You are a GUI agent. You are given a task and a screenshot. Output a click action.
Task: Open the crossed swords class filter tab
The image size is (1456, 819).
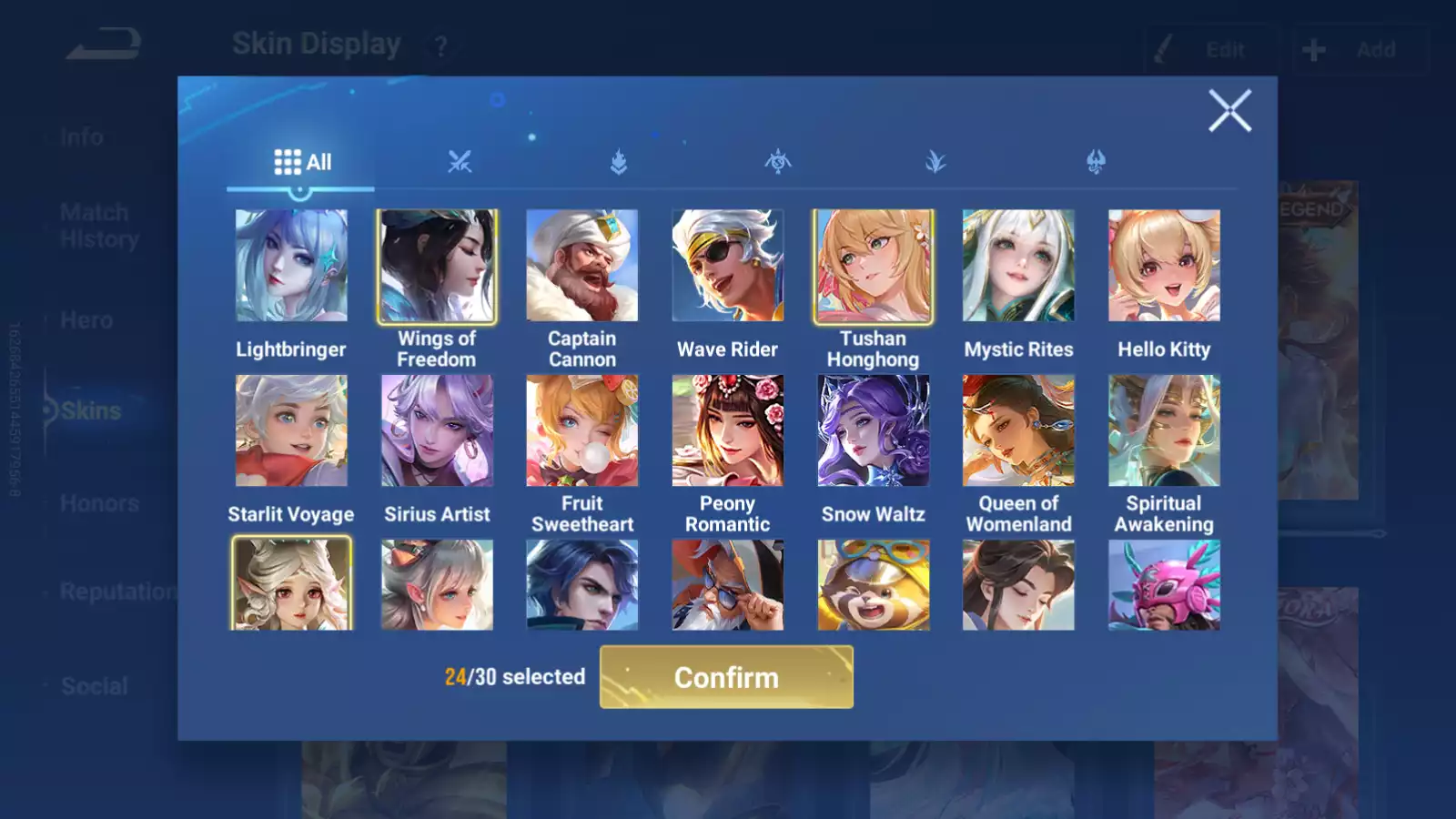[460, 163]
